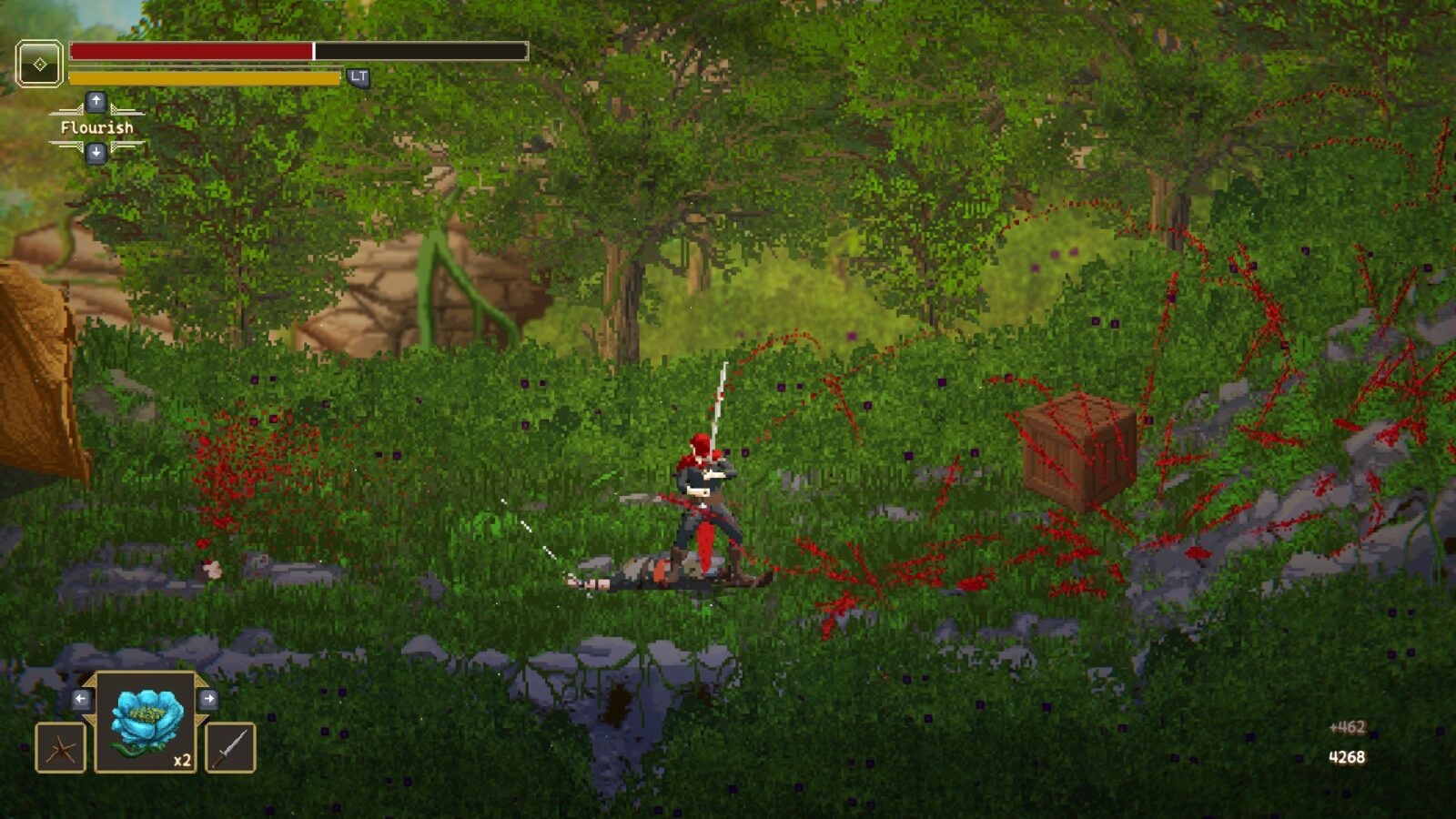Click the Flourish stance label
Screen dimensions: 1456x819
tap(96, 127)
